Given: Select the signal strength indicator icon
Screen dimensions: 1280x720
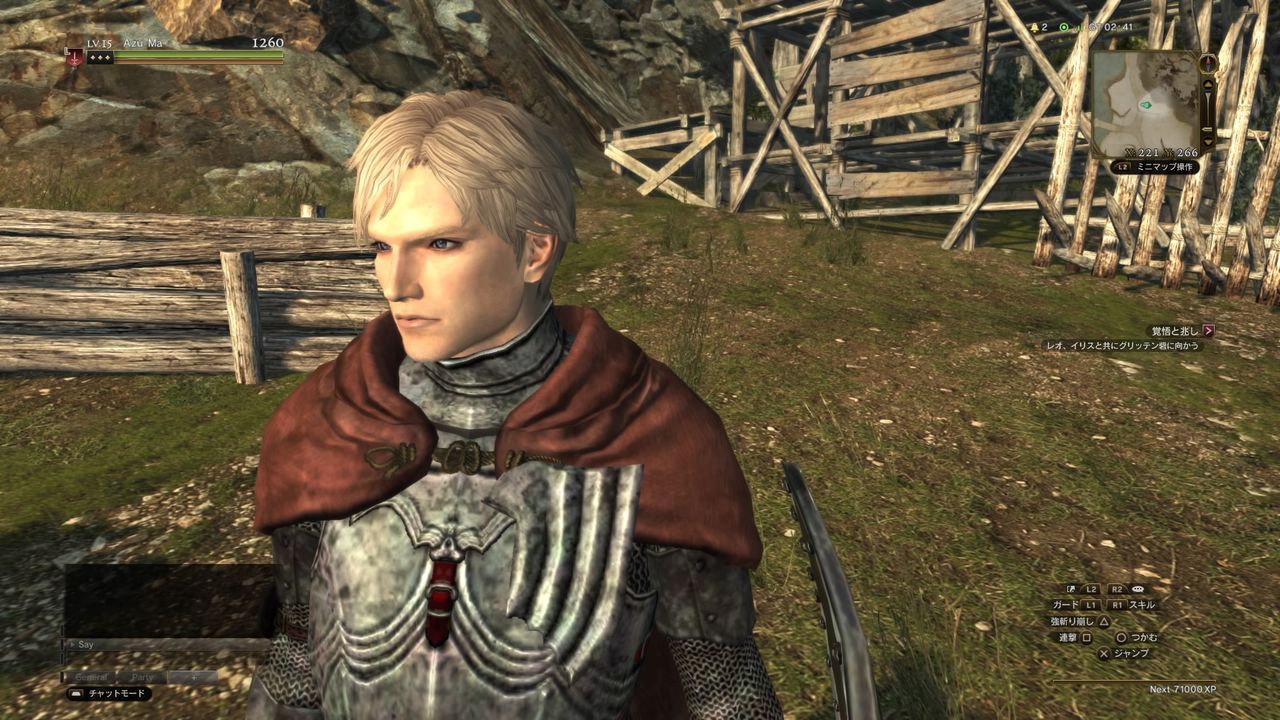Looking at the screenshot, I should [x=1079, y=27].
